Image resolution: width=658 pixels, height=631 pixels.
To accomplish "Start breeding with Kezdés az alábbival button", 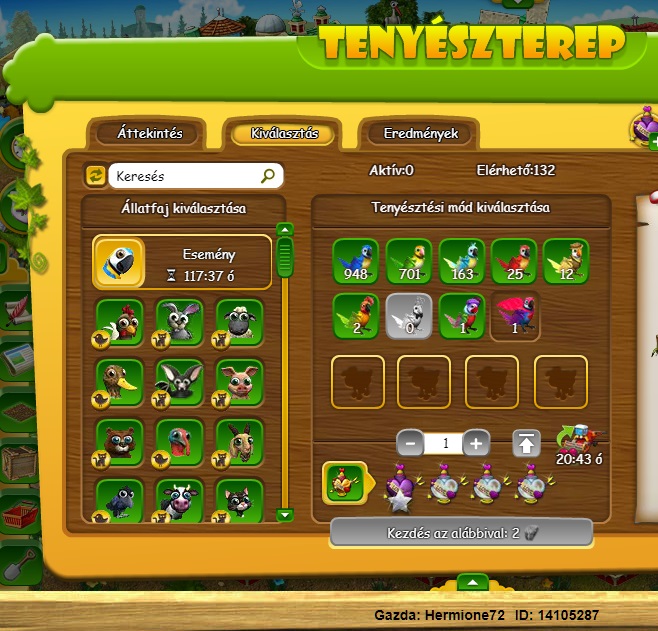I will [x=461, y=533].
